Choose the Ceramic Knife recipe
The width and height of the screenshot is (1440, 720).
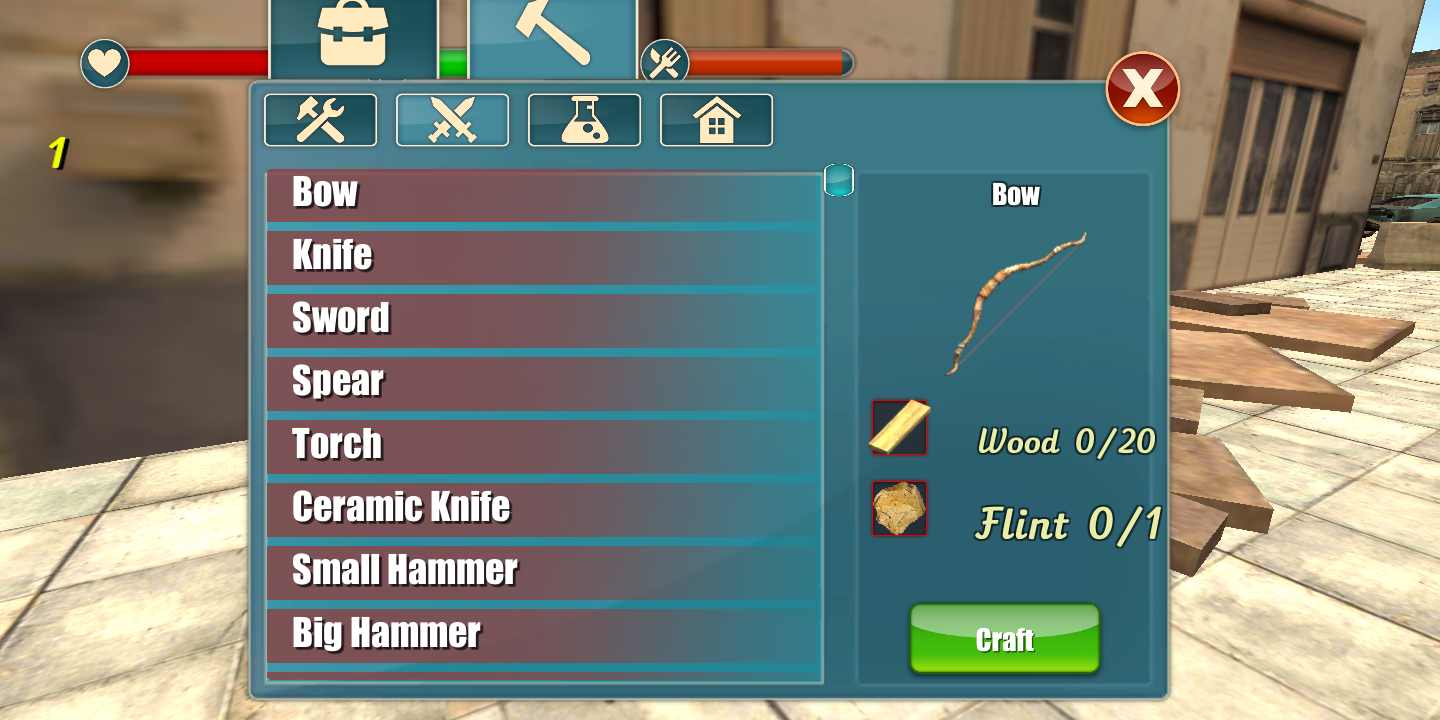pyautogui.click(x=544, y=509)
